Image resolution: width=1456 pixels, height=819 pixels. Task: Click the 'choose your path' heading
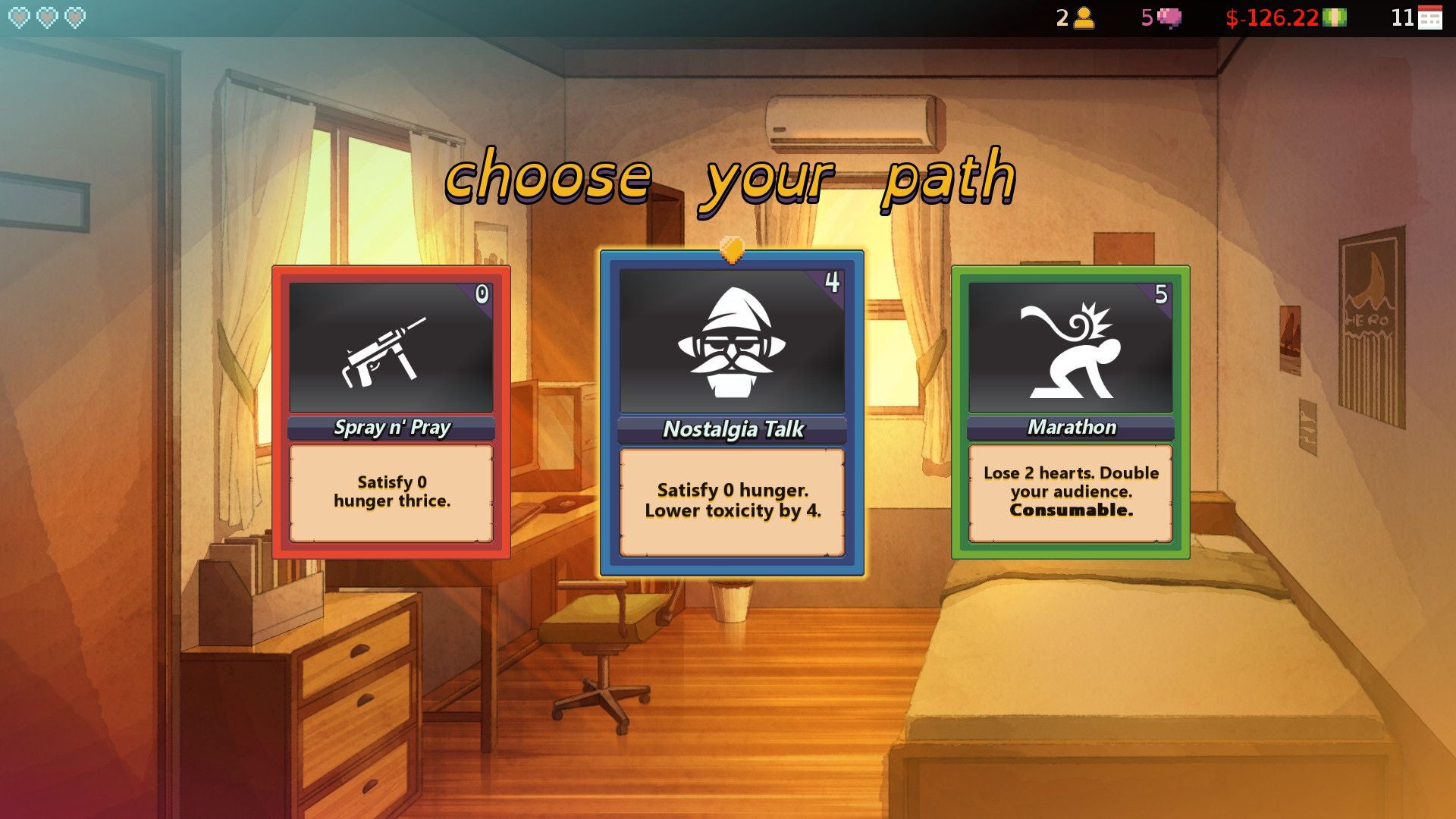pyautogui.click(x=730, y=180)
